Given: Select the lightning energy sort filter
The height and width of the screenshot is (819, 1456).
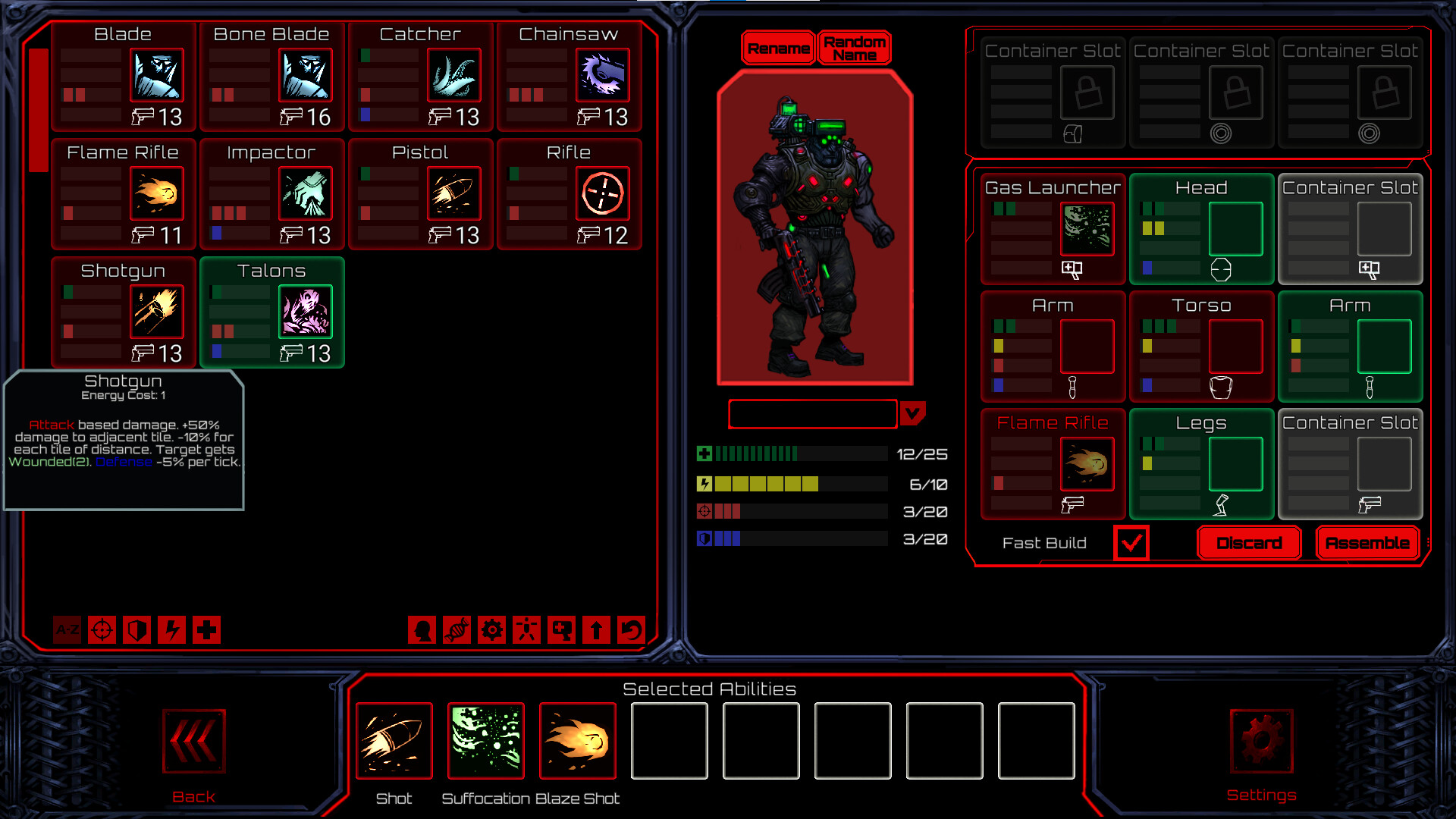Looking at the screenshot, I should [171, 630].
